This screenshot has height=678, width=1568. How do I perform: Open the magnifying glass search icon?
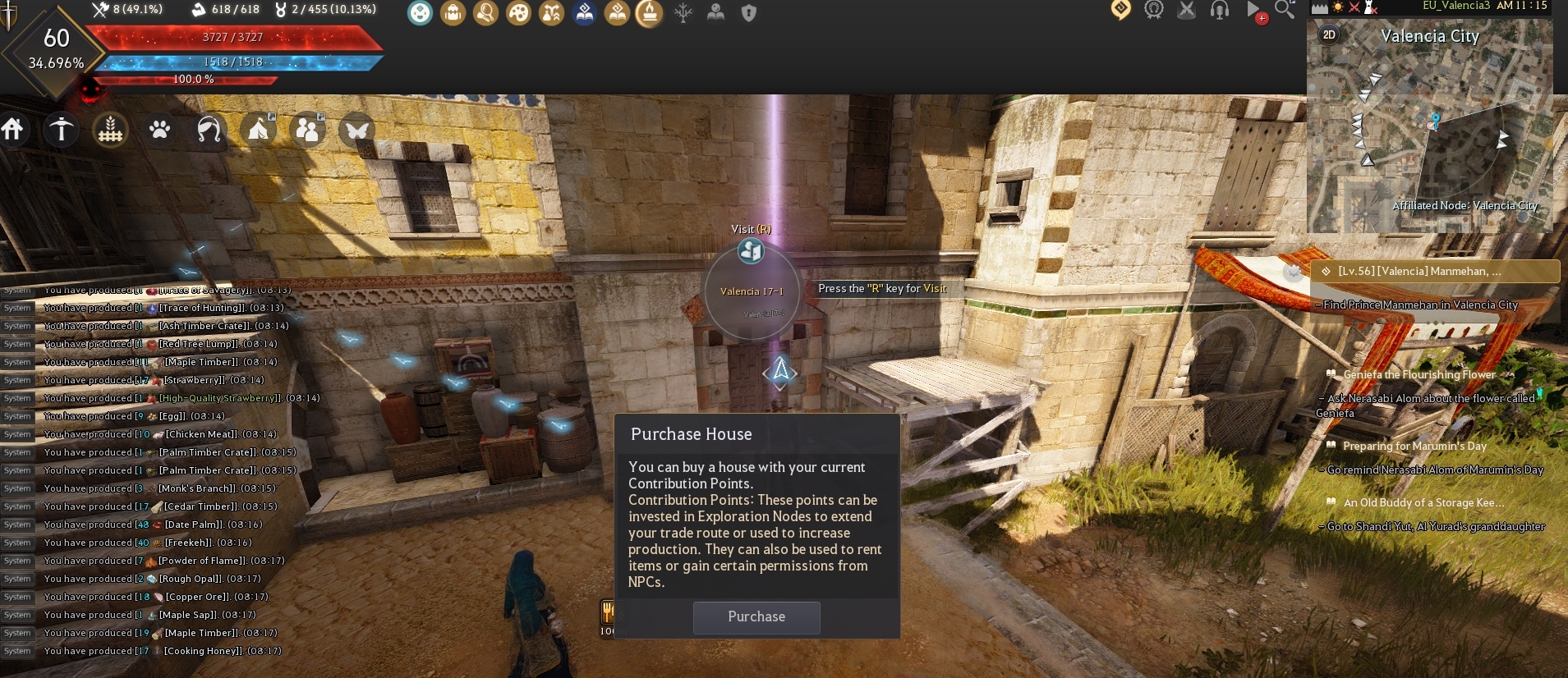click(x=1285, y=10)
